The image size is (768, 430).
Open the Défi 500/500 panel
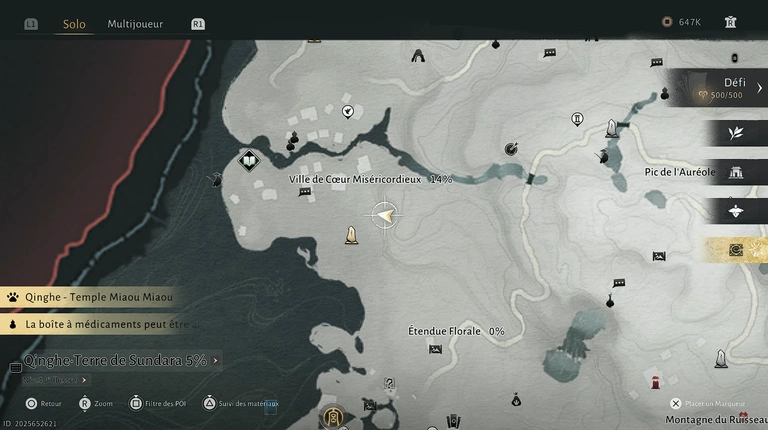pyautogui.click(x=718, y=88)
